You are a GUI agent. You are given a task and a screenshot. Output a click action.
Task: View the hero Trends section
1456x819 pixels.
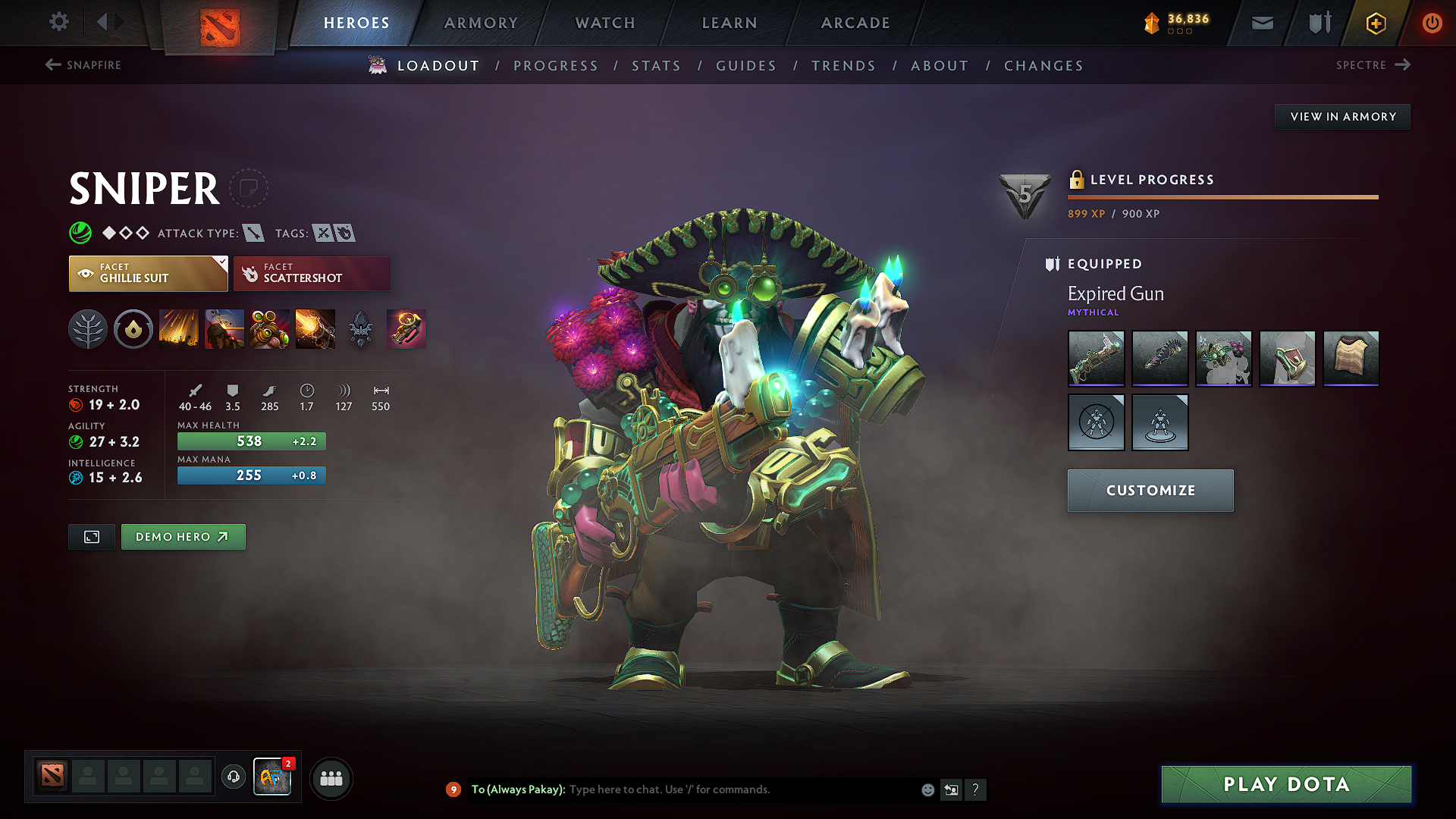(x=843, y=66)
